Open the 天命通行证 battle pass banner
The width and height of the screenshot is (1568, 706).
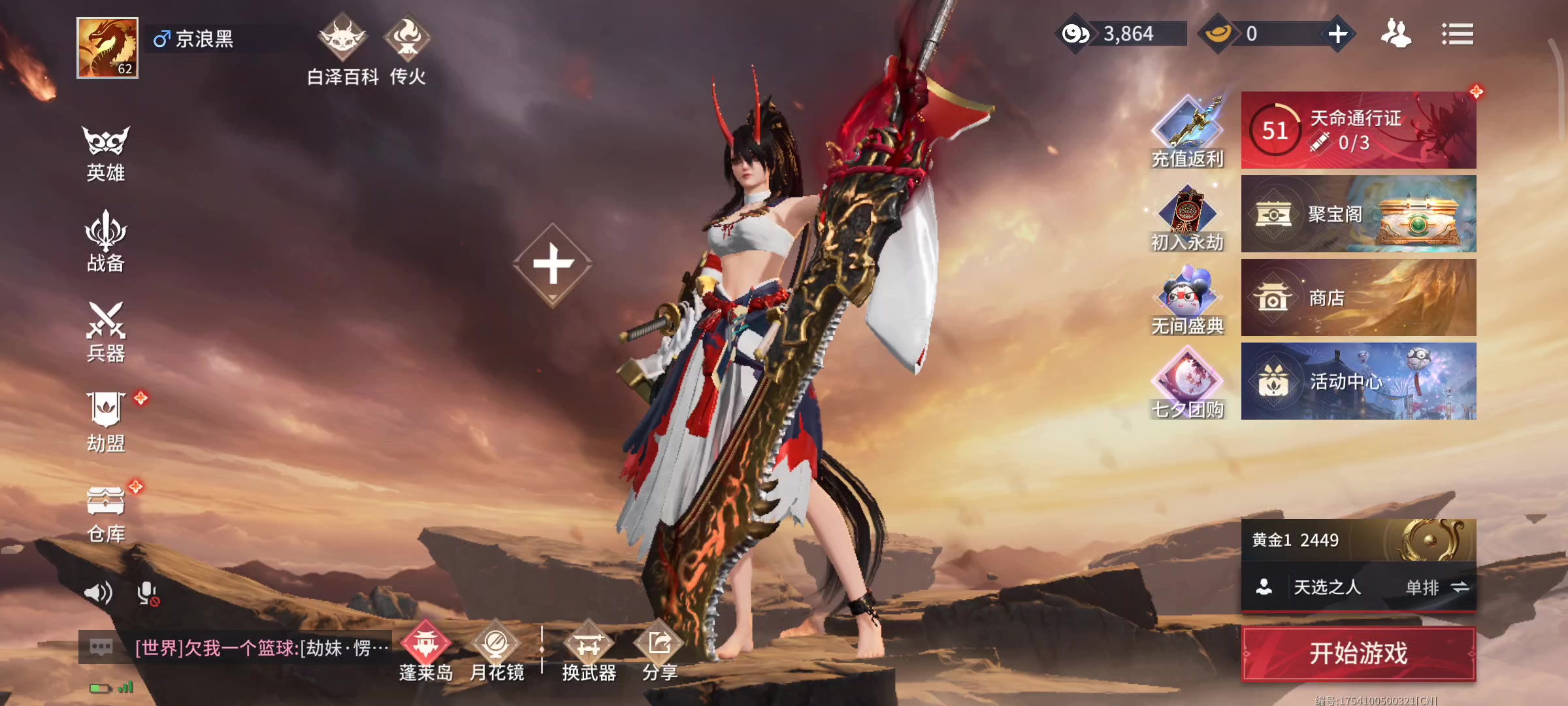[1358, 130]
